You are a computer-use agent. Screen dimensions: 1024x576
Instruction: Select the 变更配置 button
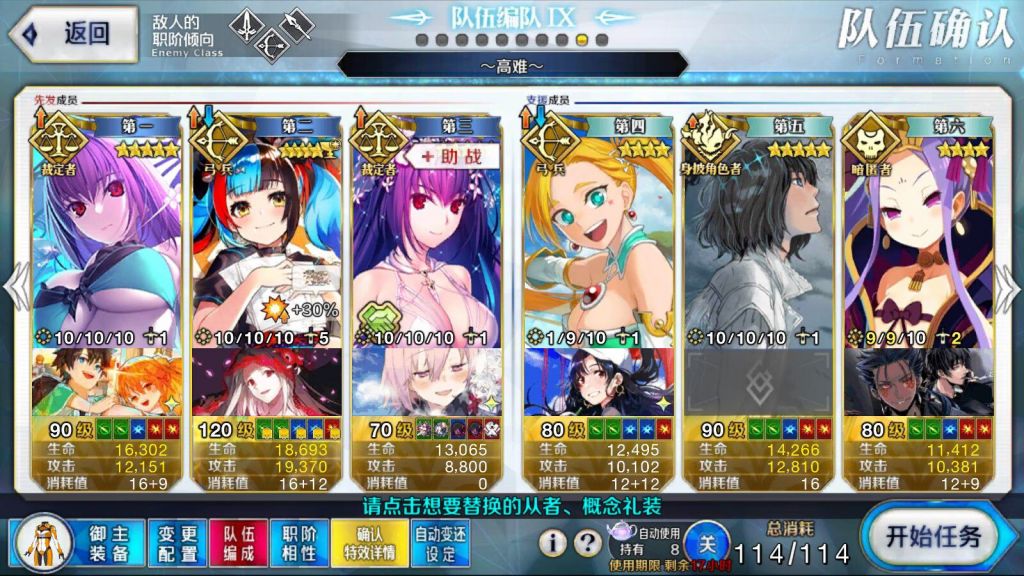178,542
